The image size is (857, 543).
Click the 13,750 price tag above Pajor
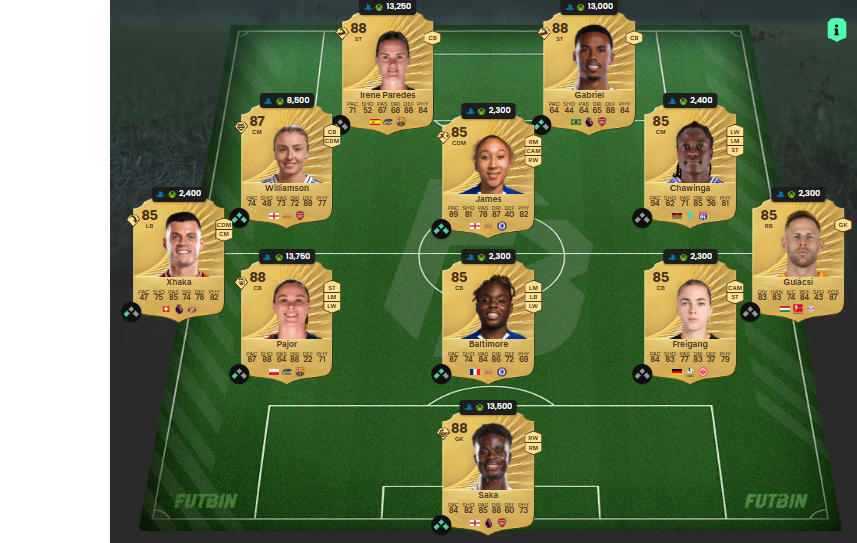(287, 256)
